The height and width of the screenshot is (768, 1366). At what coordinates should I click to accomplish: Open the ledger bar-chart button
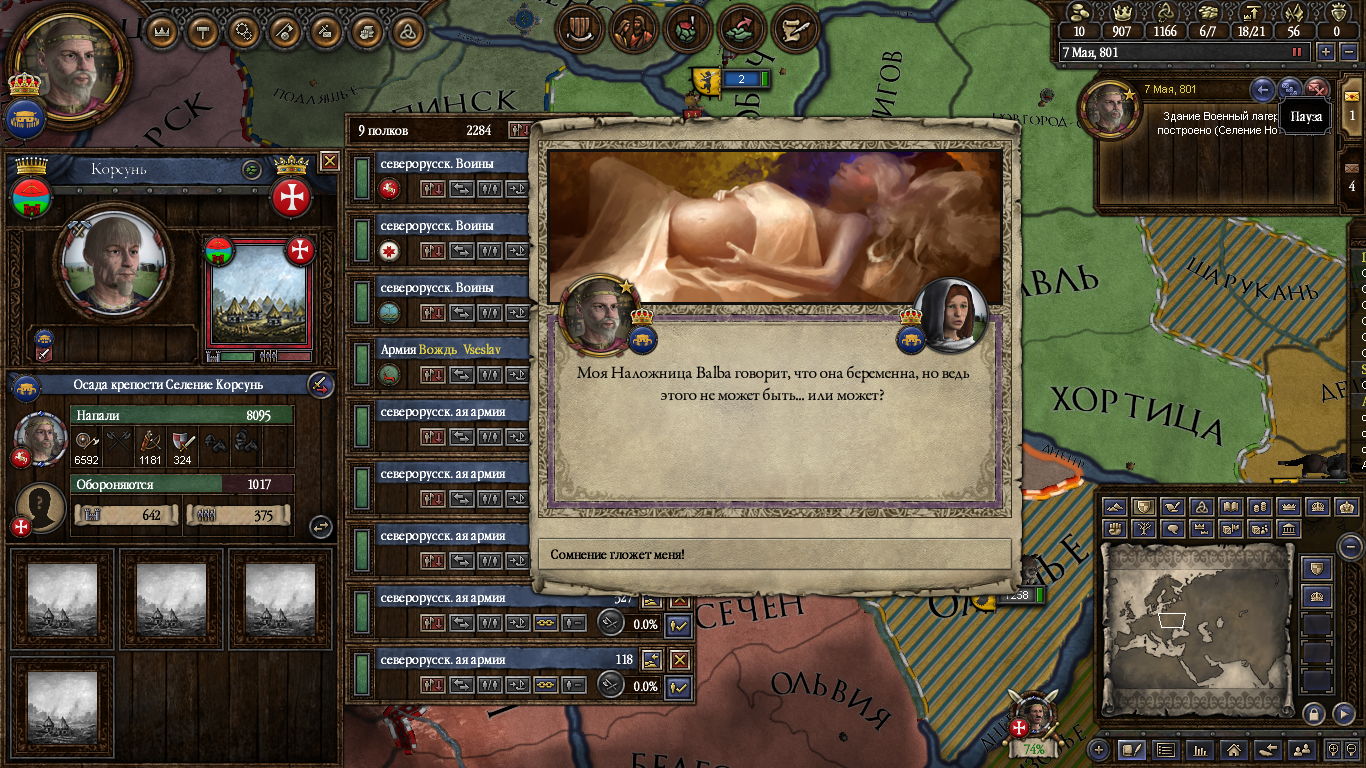click(1200, 749)
